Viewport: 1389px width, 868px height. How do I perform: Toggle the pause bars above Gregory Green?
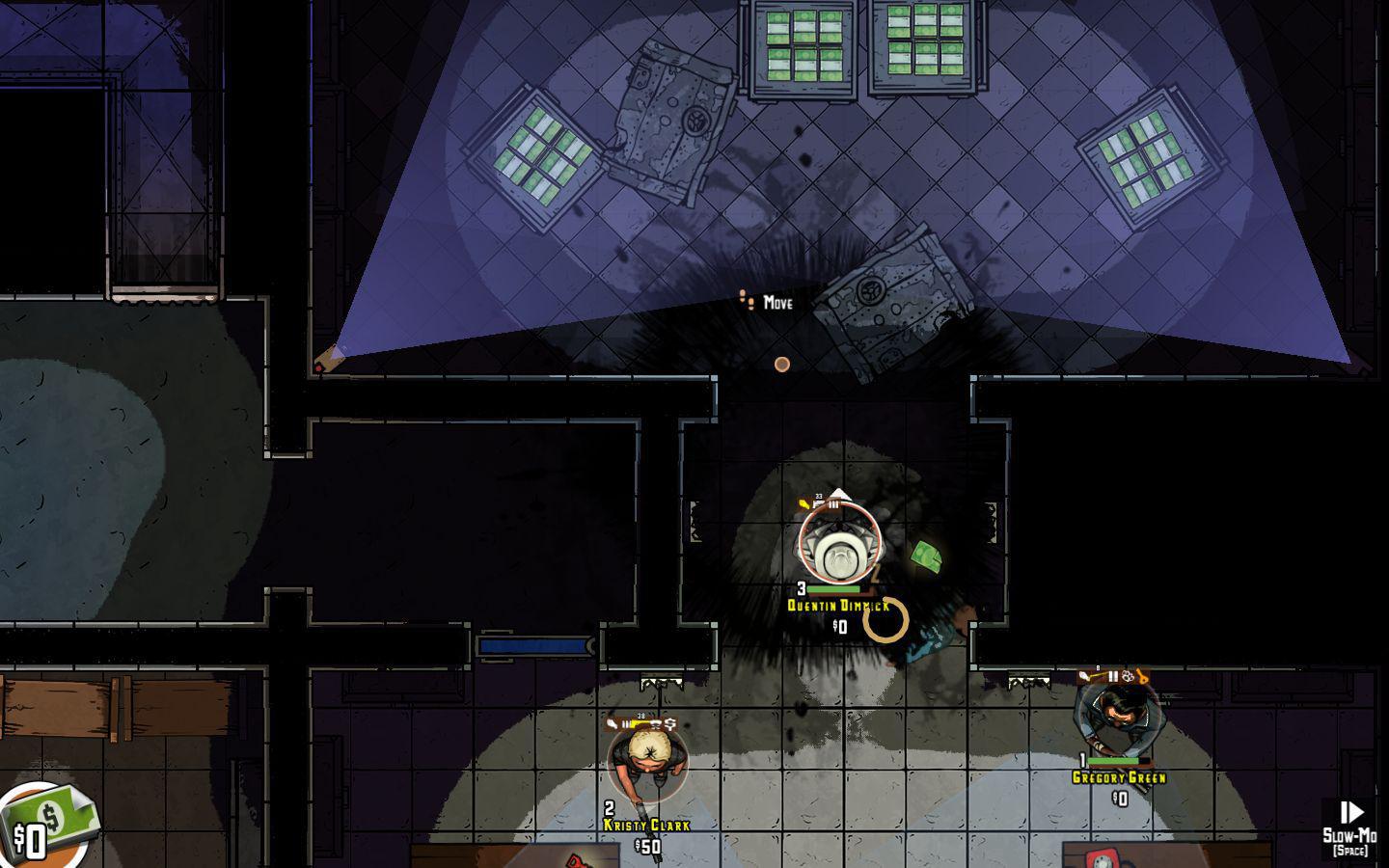click(x=1113, y=676)
